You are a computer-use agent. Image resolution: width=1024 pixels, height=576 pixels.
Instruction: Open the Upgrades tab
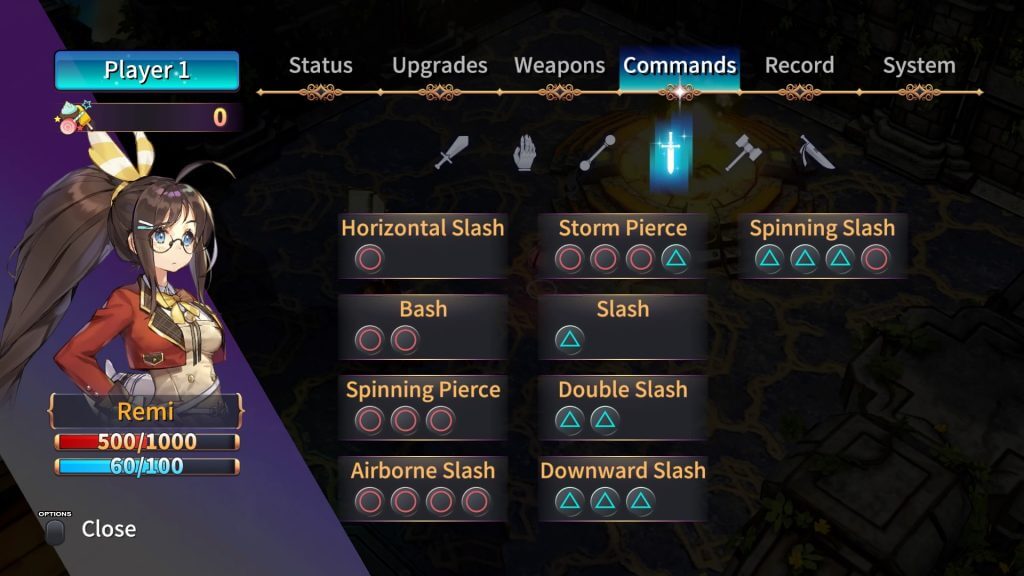pyautogui.click(x=439, y=66)
